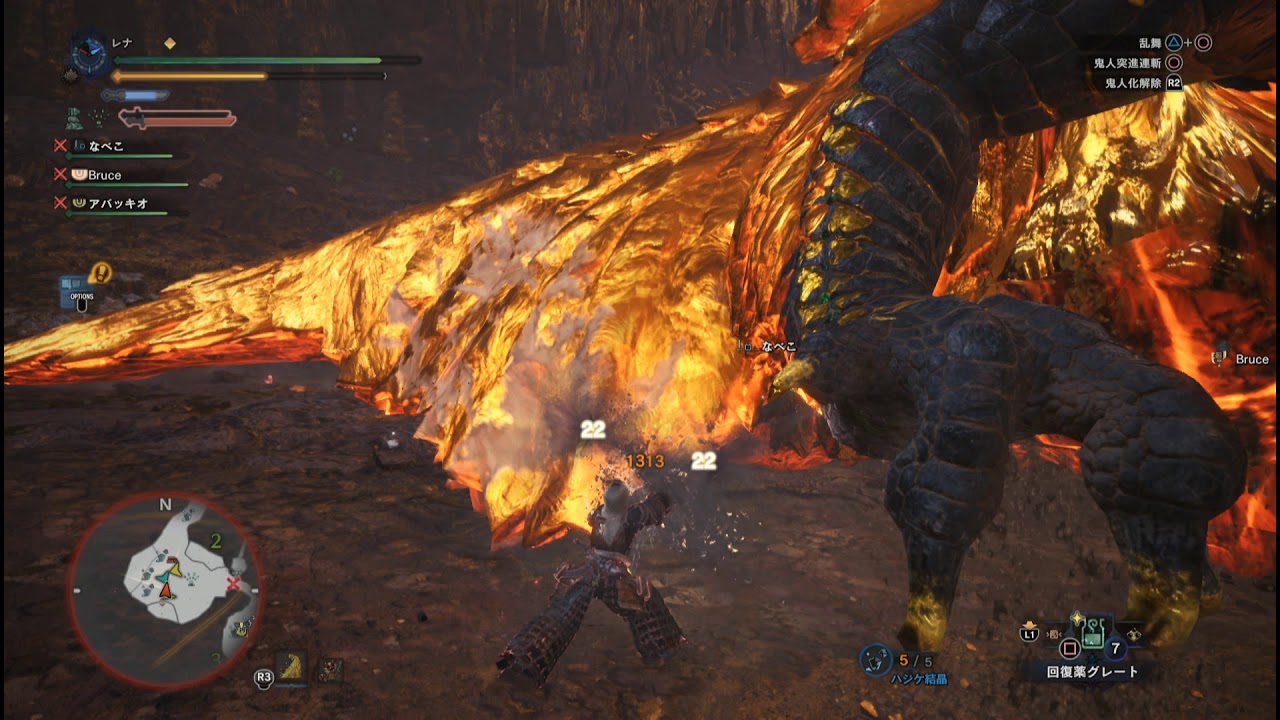1280x720 pixels.
Task: Click the red X on teammate なべこ
Action: pyautogui.click(x=59, y=146)
